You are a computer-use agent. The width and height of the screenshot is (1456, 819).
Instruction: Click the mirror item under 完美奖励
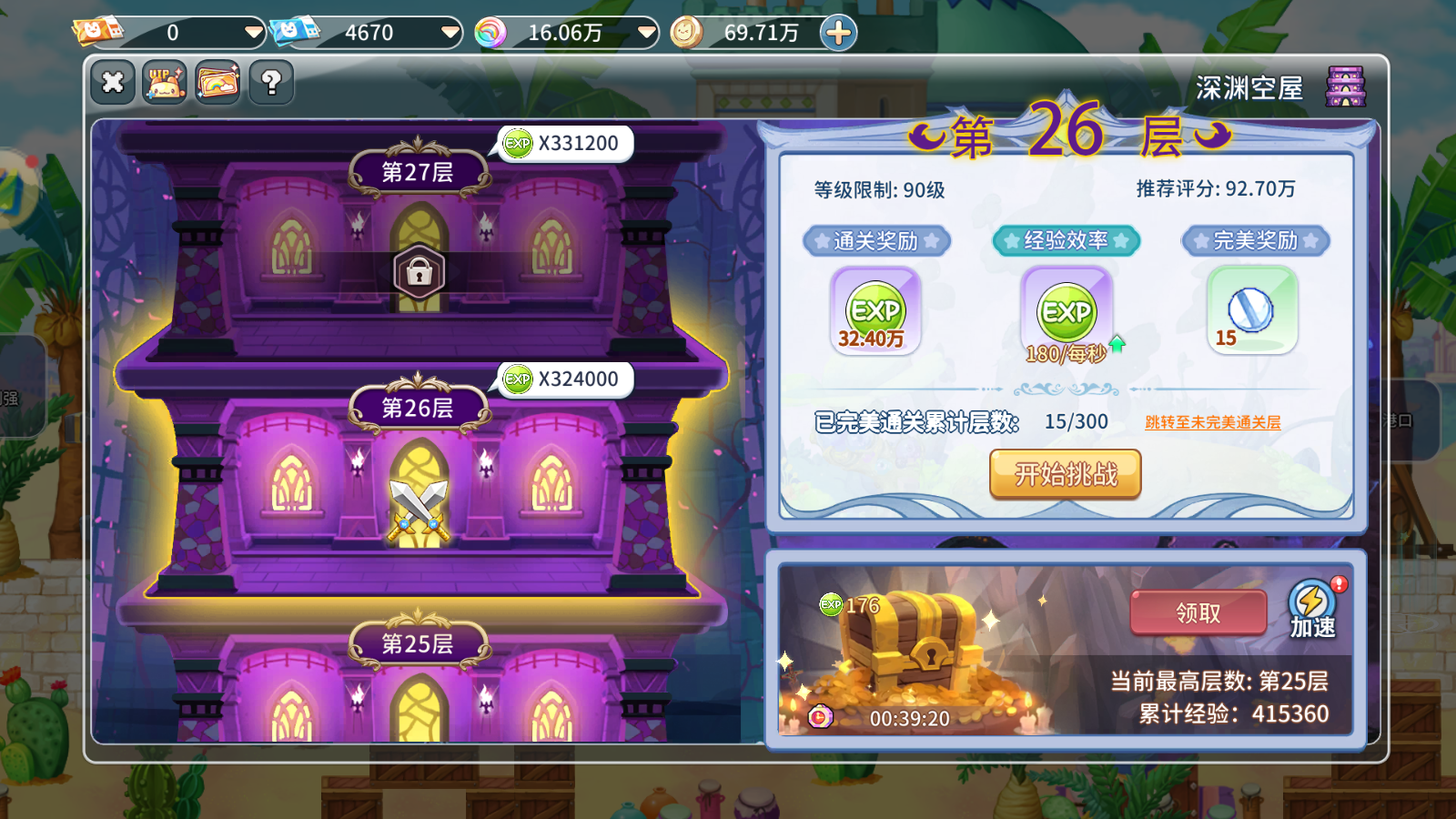1251,309
